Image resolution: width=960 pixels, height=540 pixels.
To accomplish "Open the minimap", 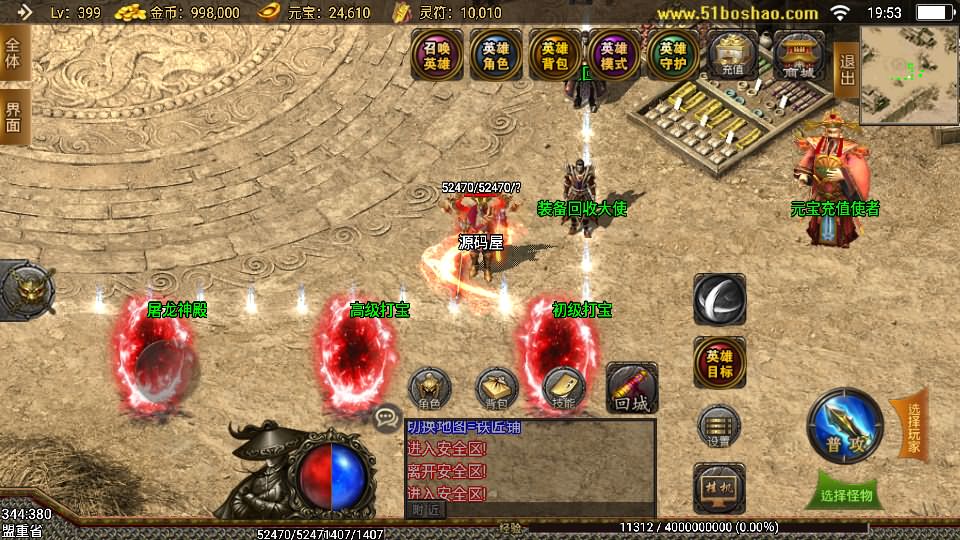I will click(x=908, y=75).
